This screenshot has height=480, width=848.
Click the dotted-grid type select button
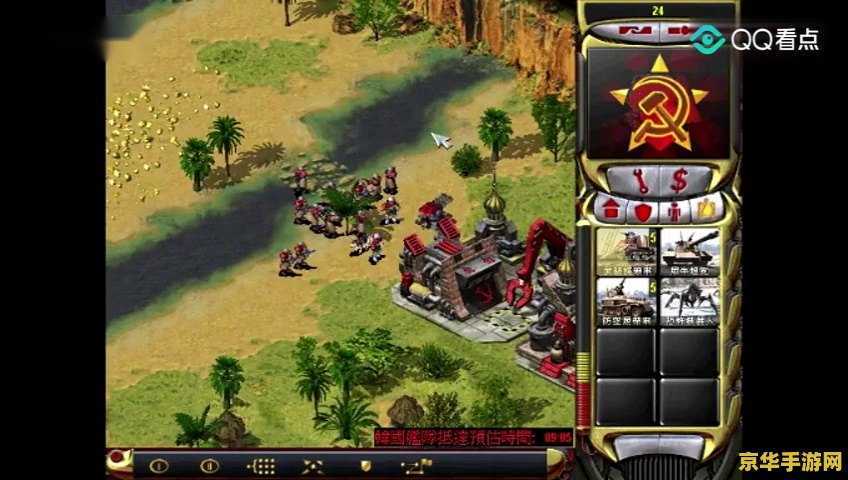(x=261, y=465)
